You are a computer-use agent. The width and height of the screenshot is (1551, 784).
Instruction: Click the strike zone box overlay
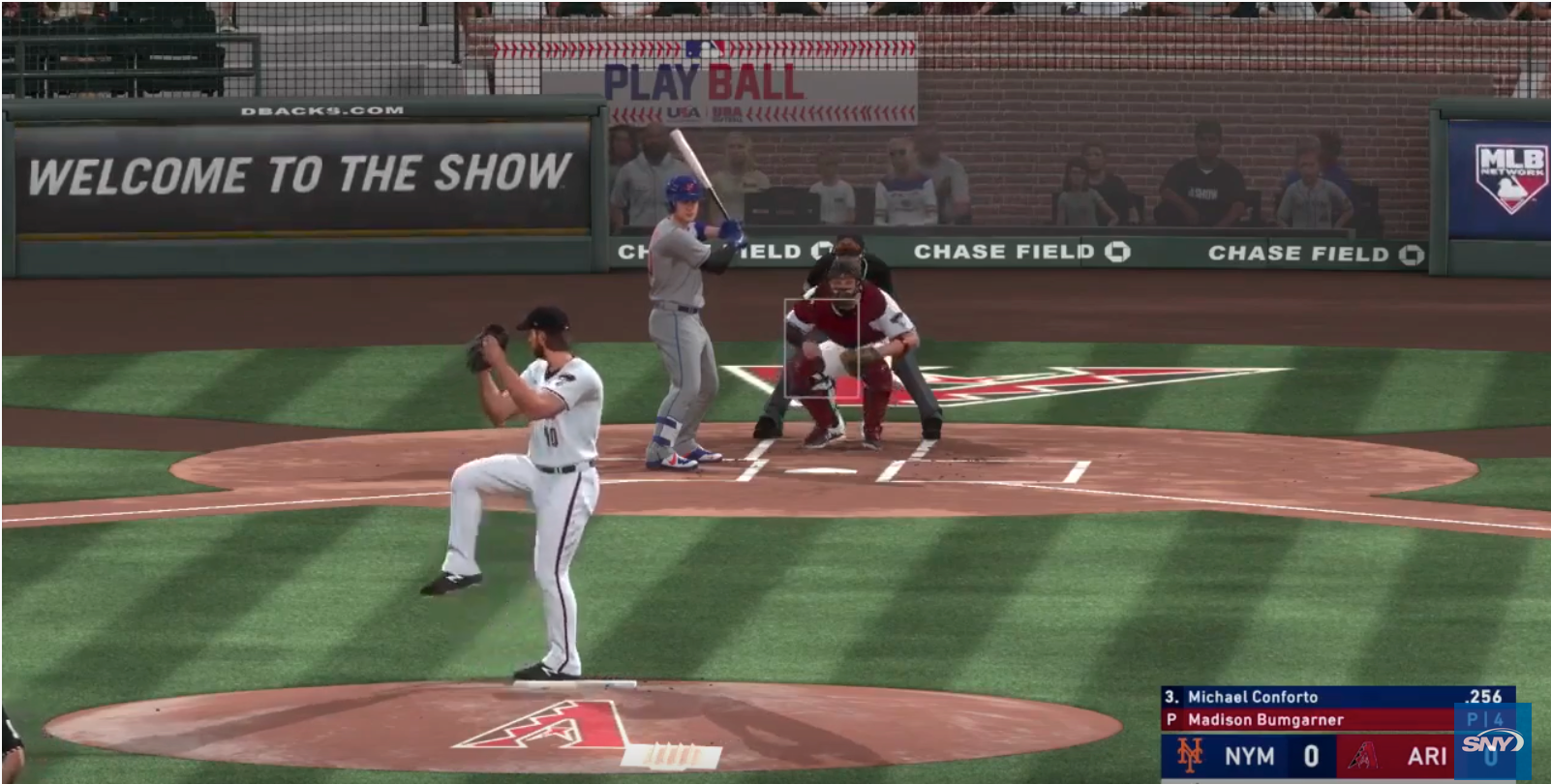point(821,347)
